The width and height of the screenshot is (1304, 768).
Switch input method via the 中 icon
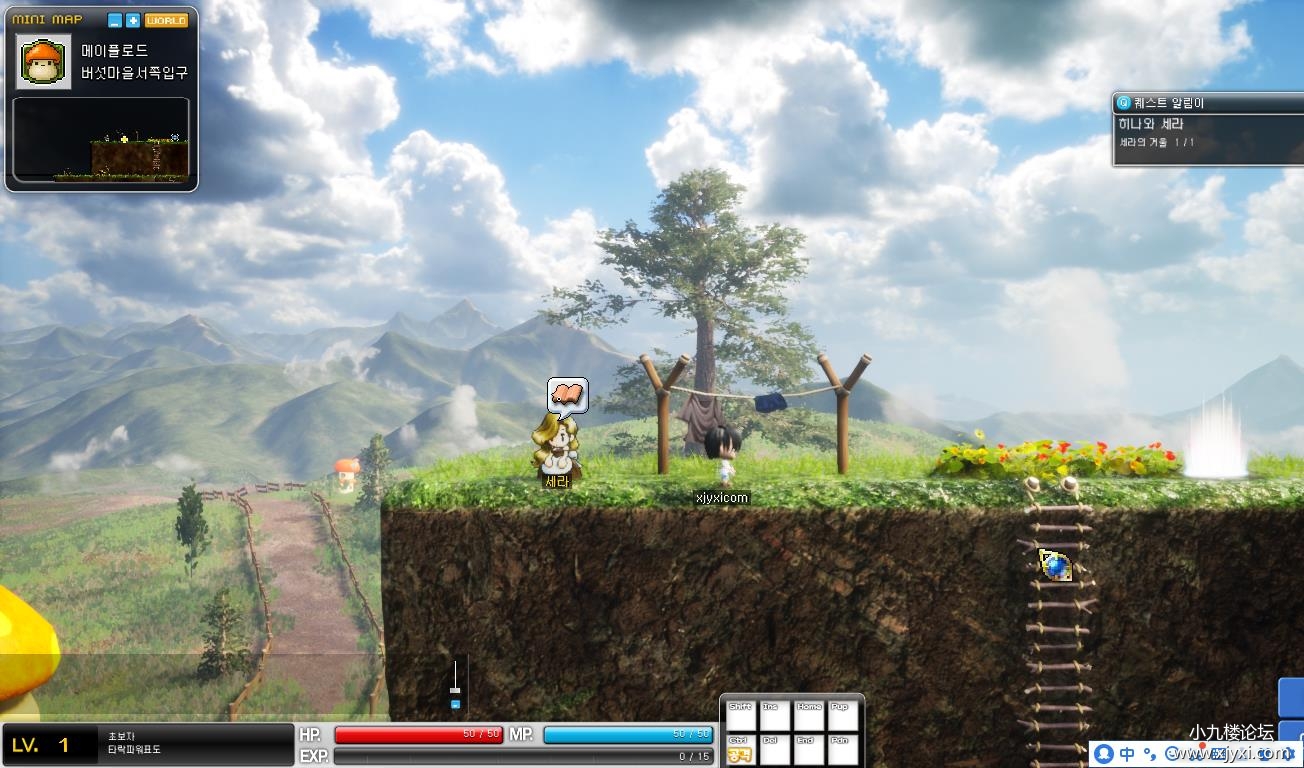click(1127, 754)
